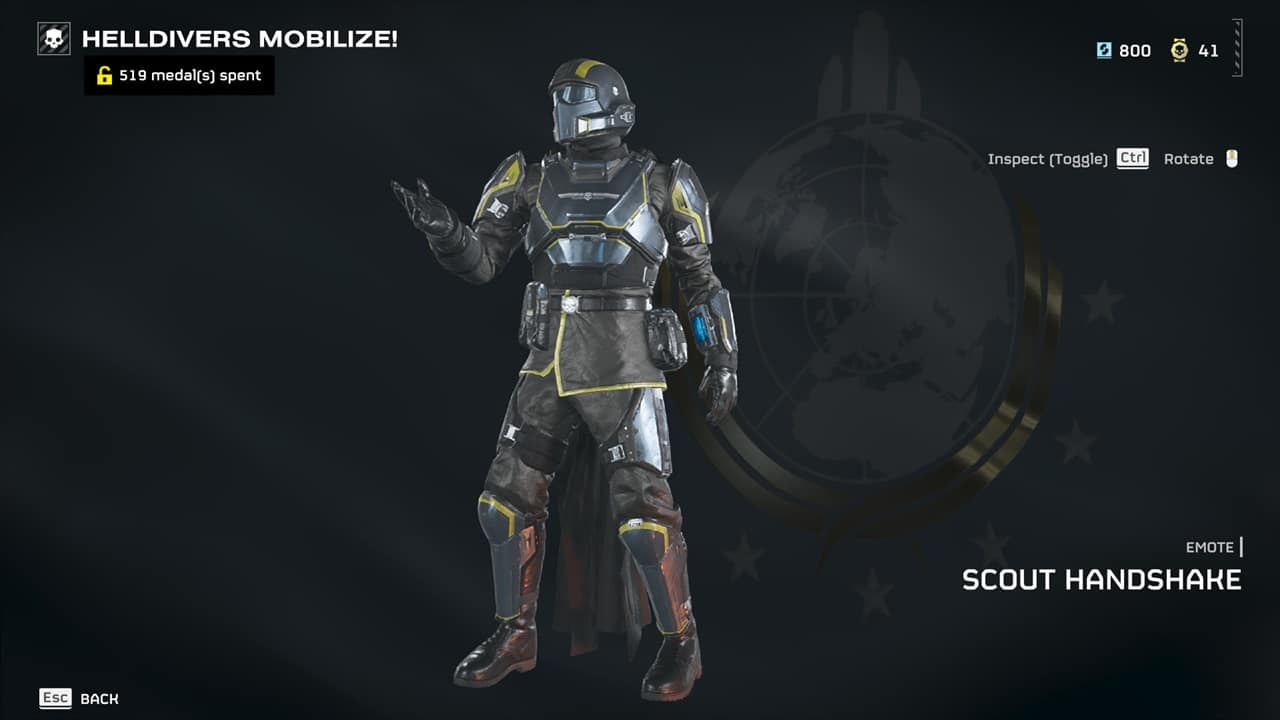
Task: Go back using the Back button
Action: (79, 699)
